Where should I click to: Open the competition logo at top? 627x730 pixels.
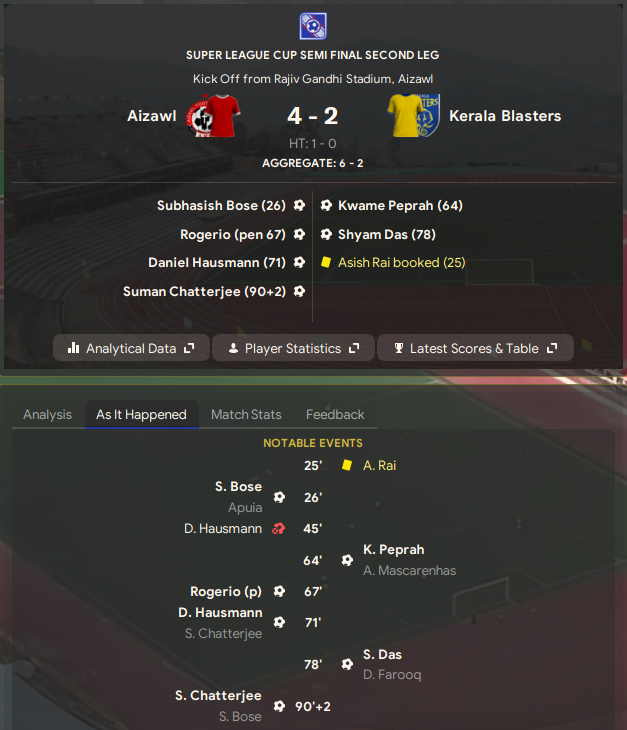click(313, 26)
